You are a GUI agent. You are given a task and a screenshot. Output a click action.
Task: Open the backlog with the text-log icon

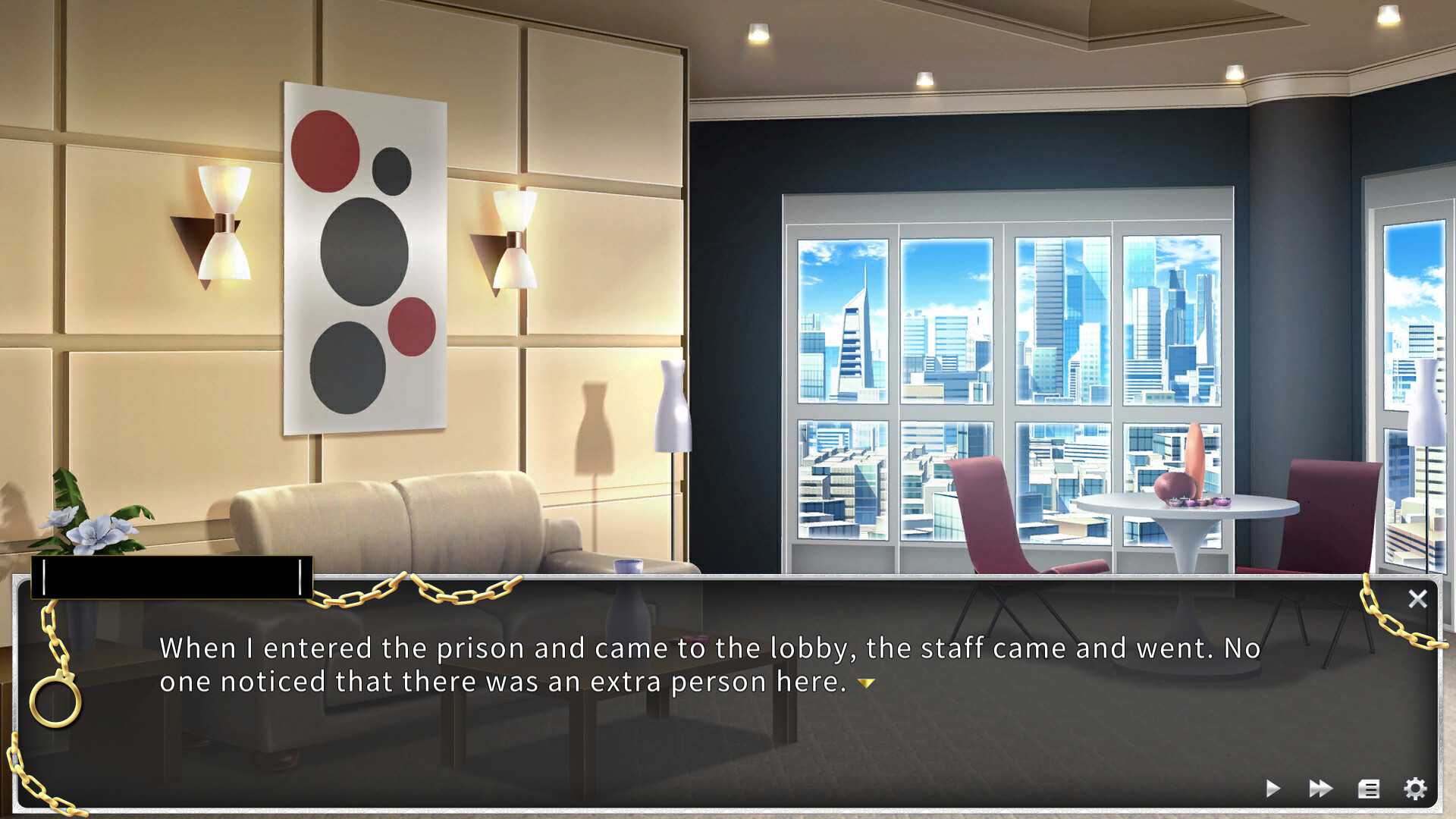click(1369, 789)
